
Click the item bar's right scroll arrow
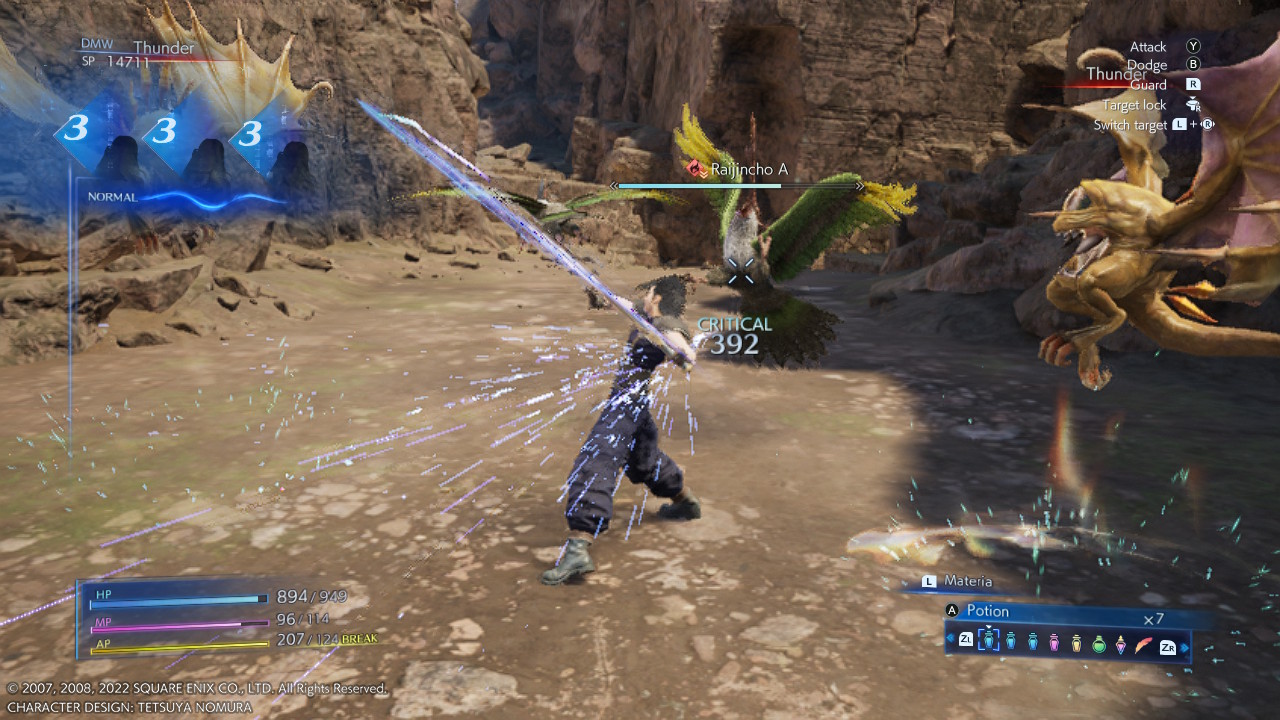(x=1186, y=647)
